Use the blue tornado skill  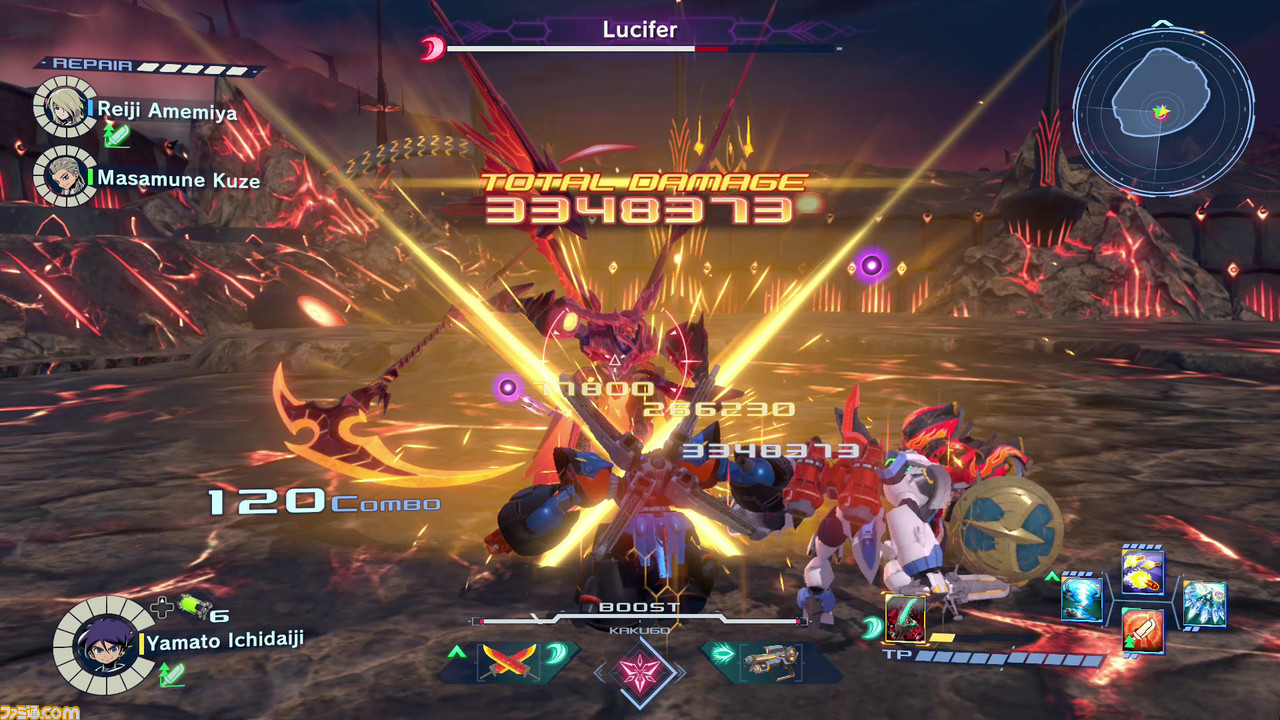(x=1081, y=600)
